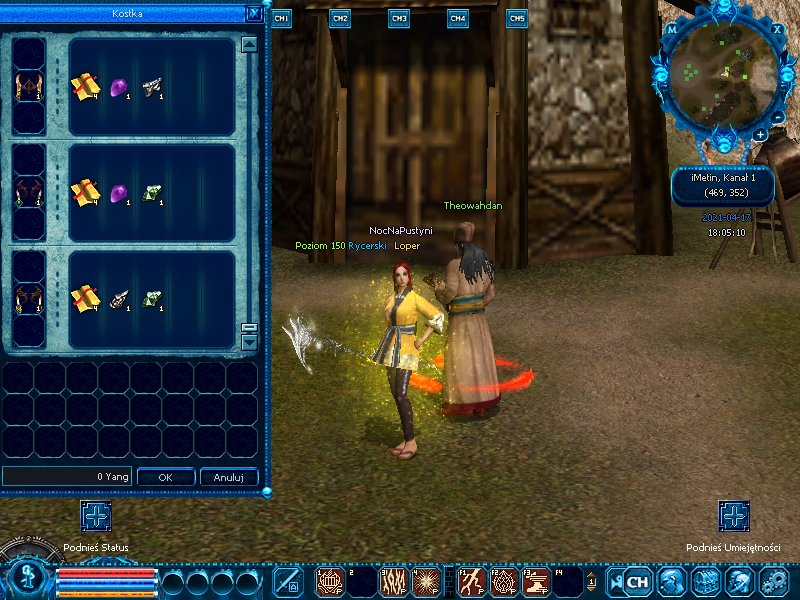800x600 pixels.
Task: Open the settings gear icon
Action: [773, 581]
